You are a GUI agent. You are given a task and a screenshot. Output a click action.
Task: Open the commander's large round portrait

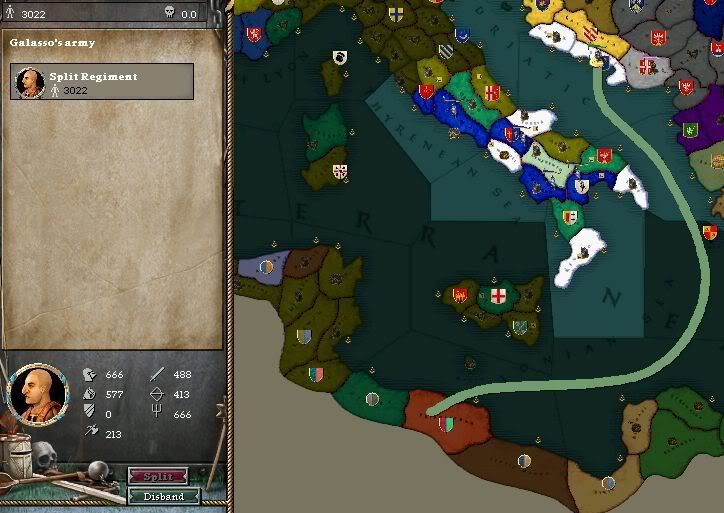point(37,394)
